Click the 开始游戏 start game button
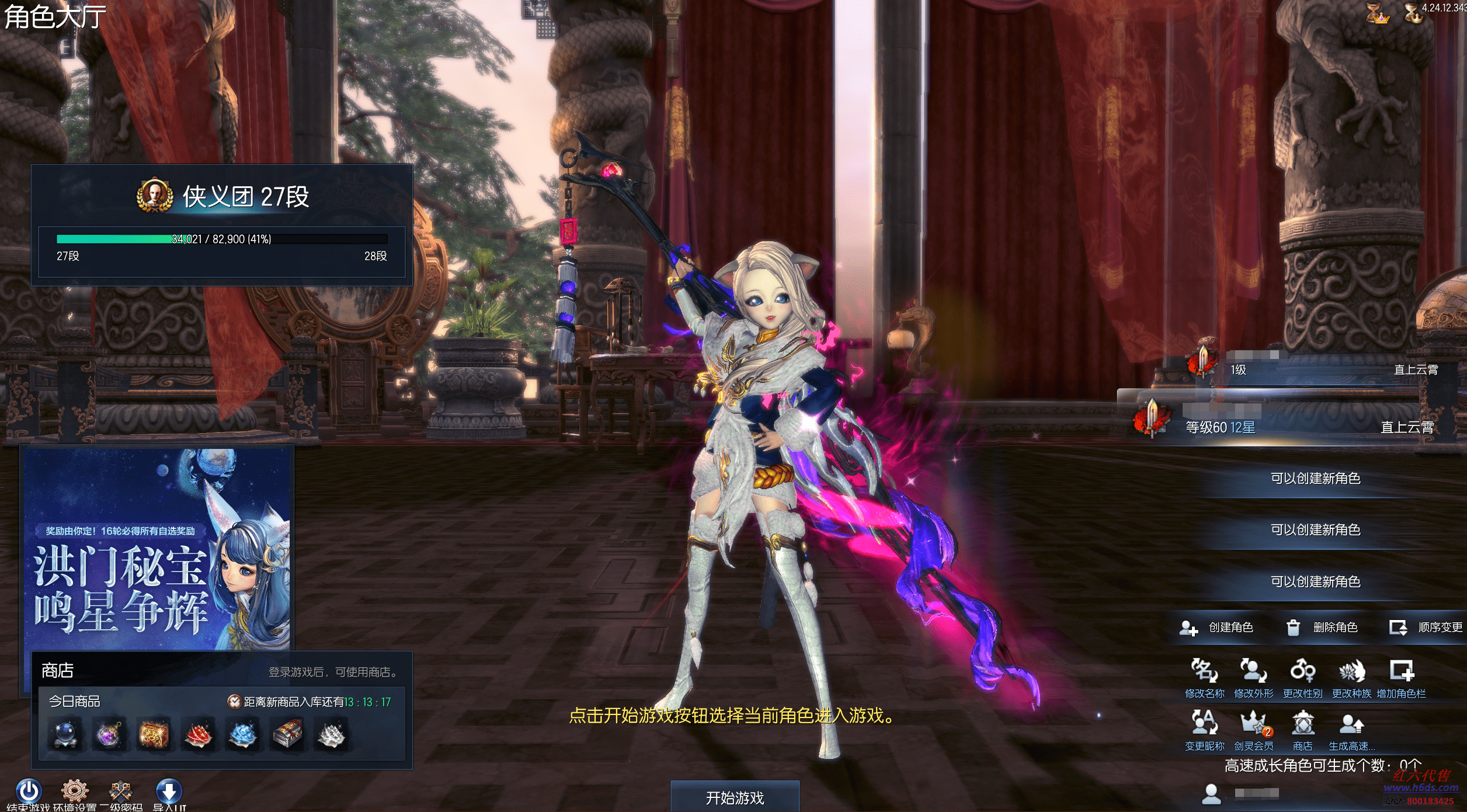Viewport: 1467px width, 812px height. coord(735,797)
